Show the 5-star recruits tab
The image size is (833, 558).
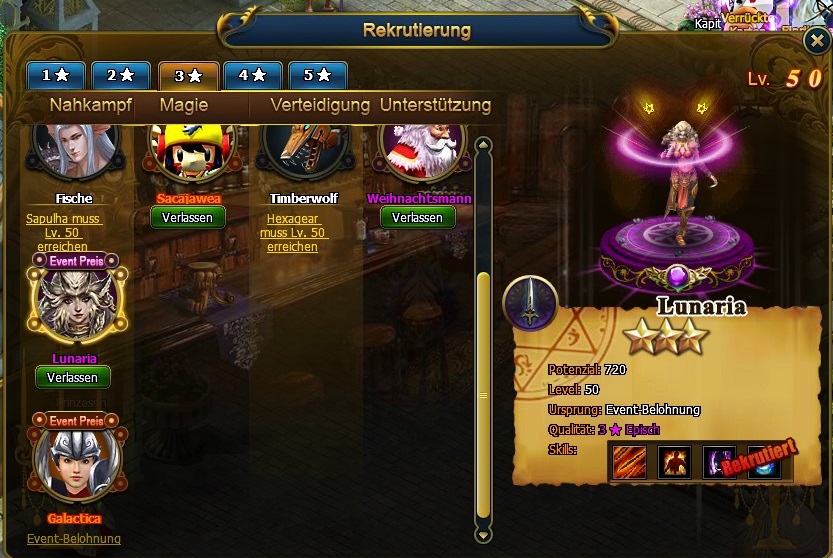317,75
